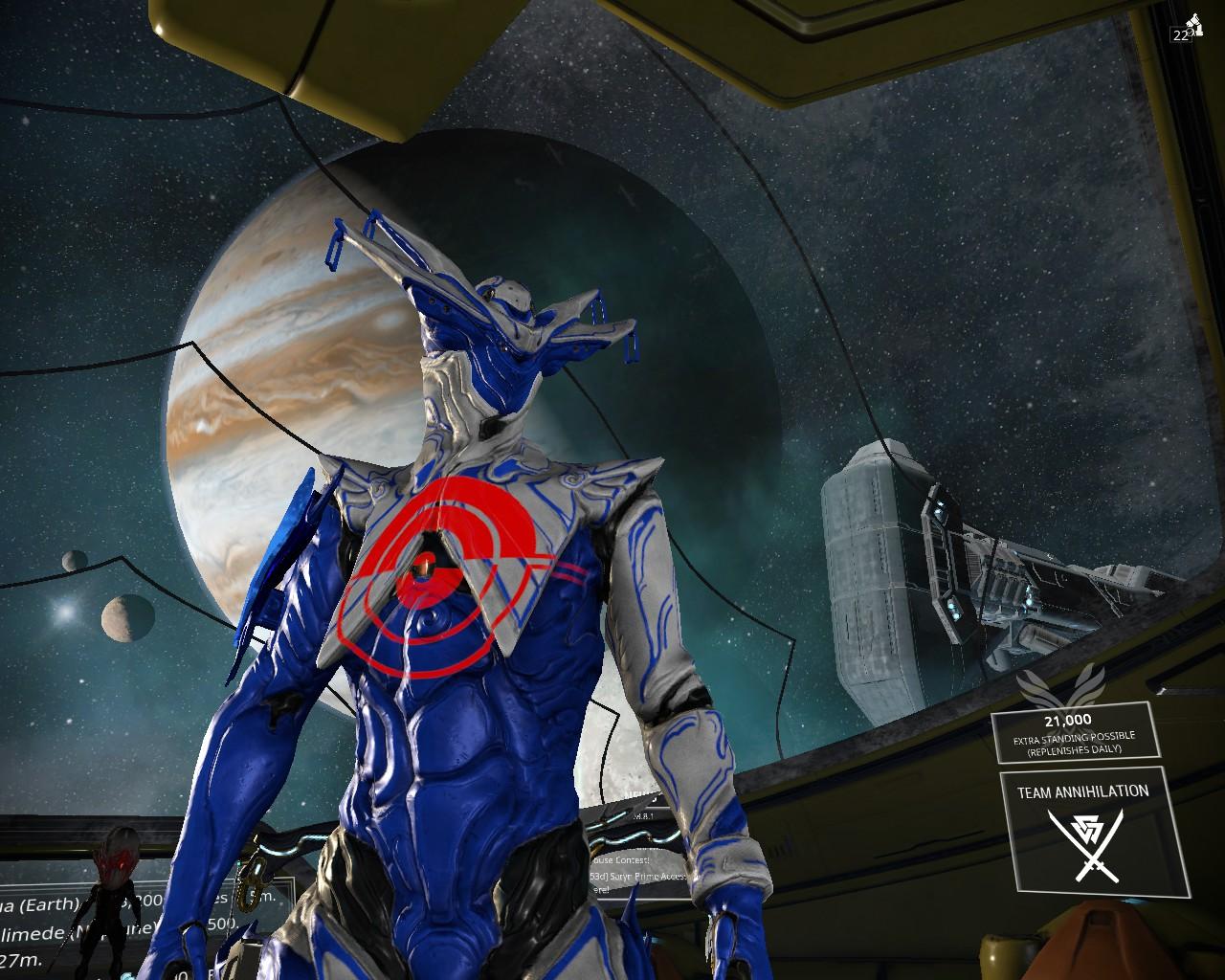Open the 21,000 extra standing panel
Viewport: 1225px width, 980px height.
click(x=1074, y=732)
